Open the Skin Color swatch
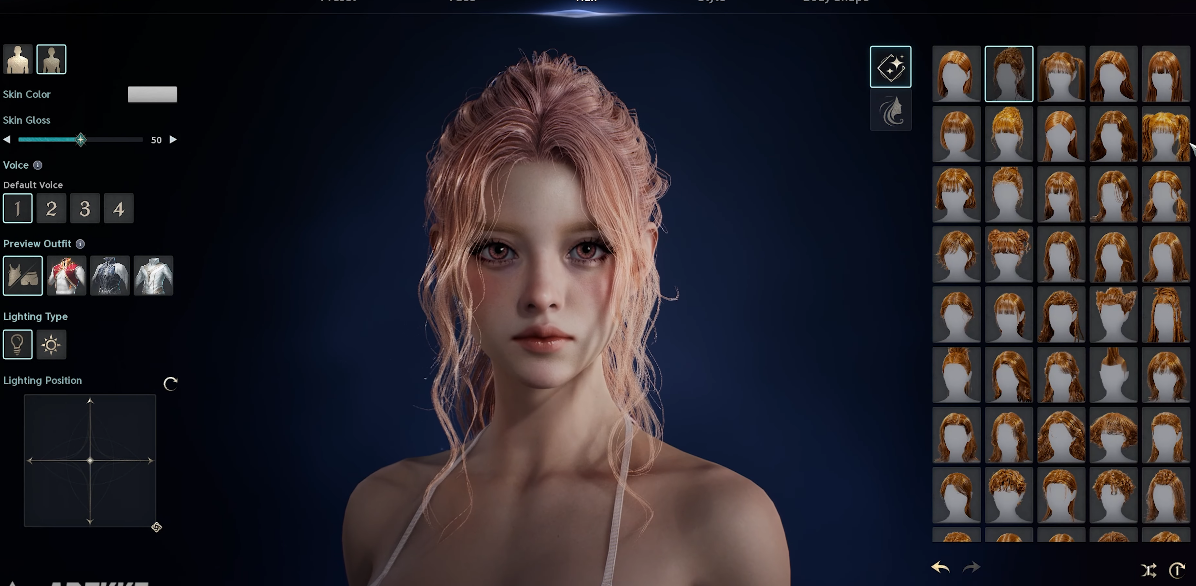 152,94
